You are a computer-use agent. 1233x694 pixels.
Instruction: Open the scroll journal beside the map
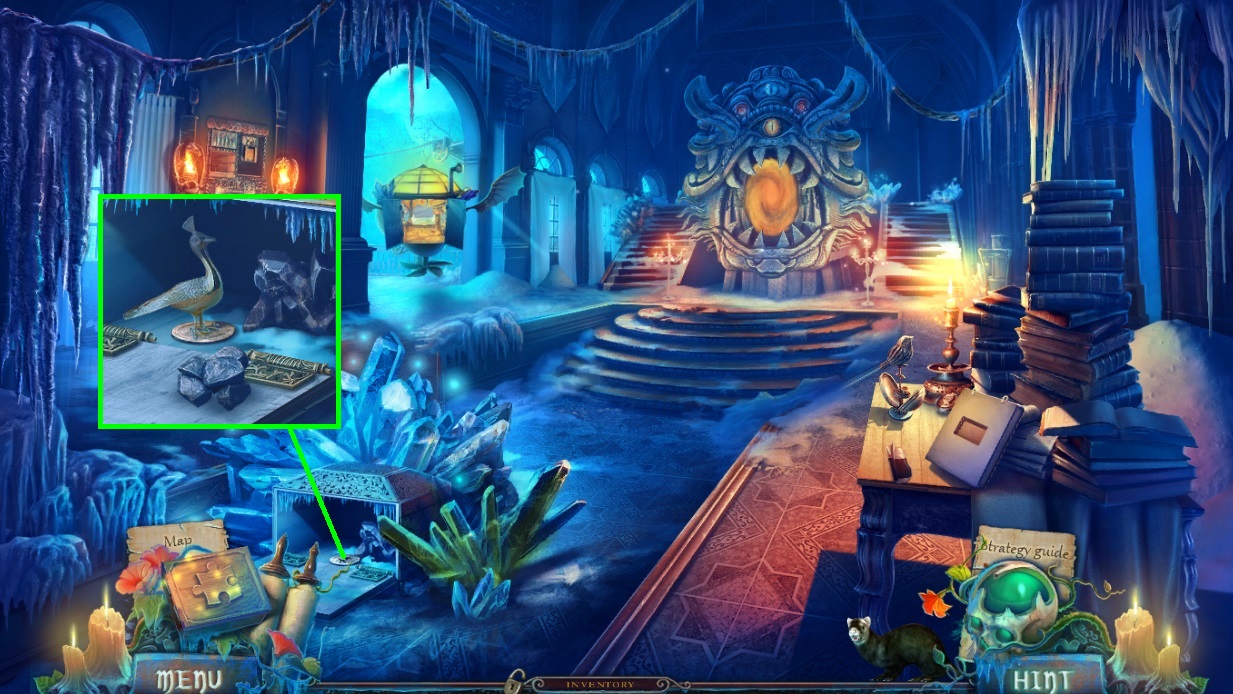tap(295, 600)
